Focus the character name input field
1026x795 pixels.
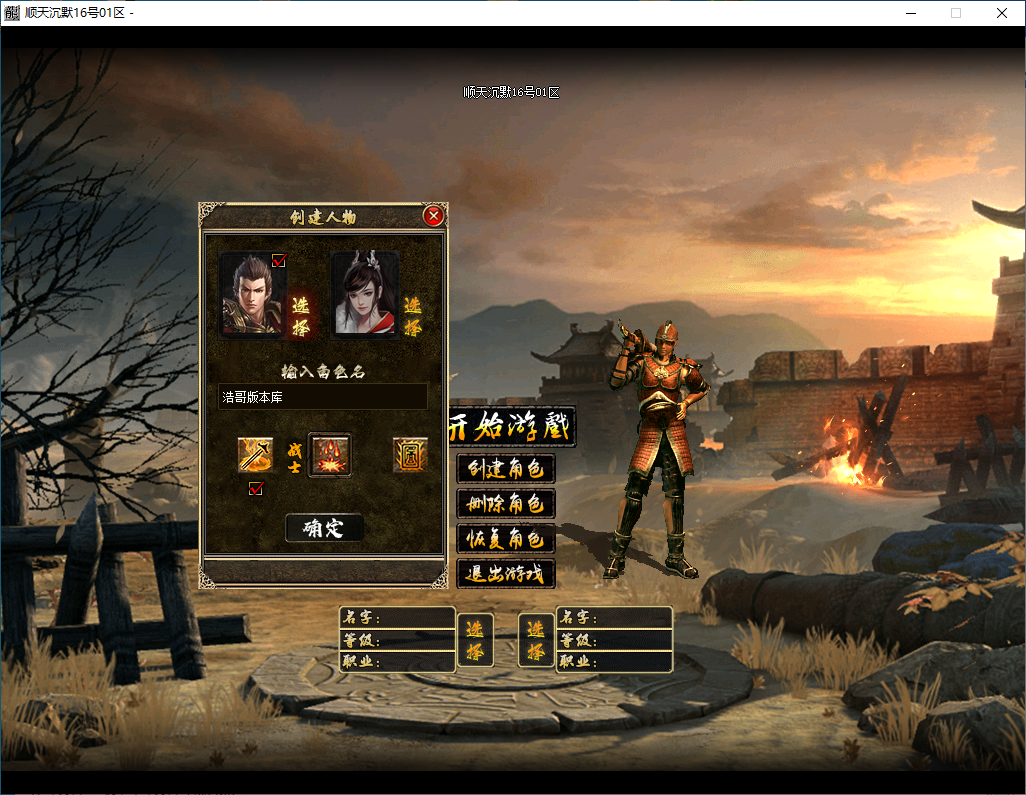(x=322, y=397)
